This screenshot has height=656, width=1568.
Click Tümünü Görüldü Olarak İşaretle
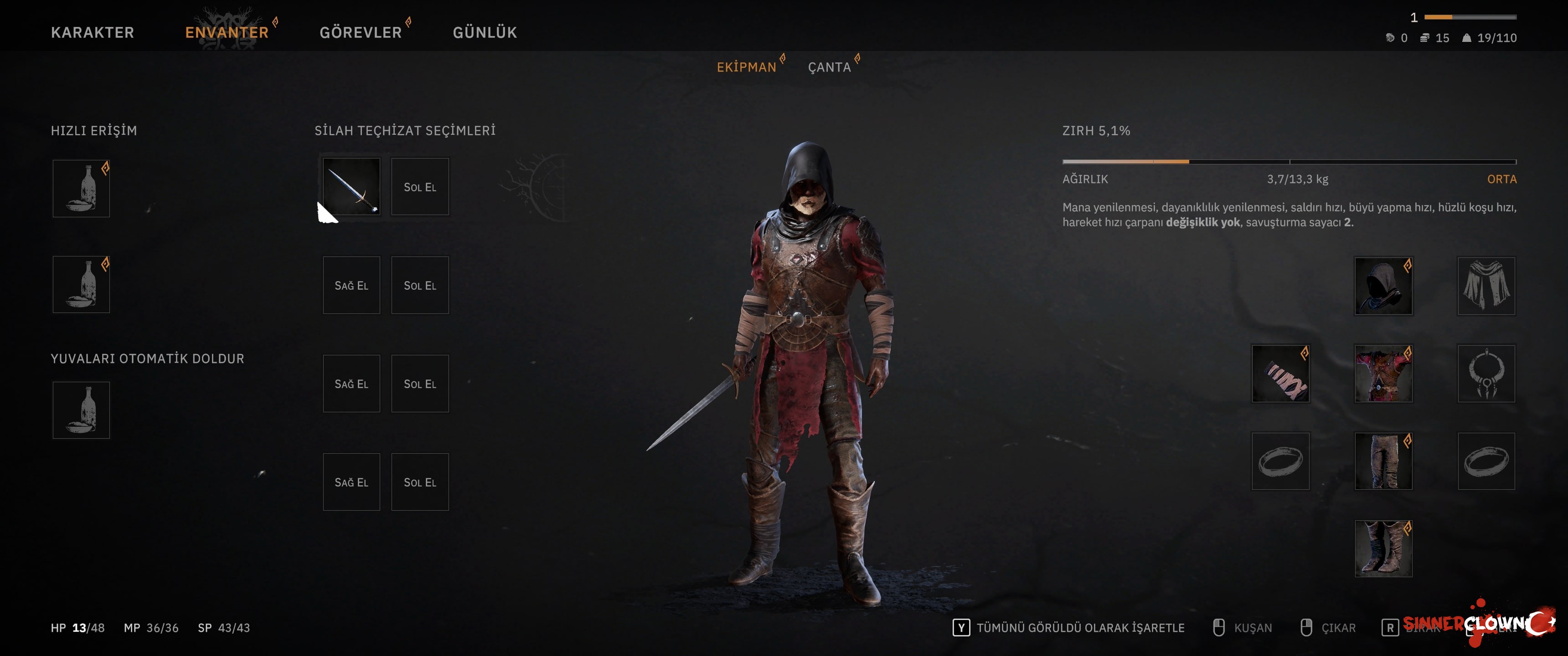pyautogui.click(x=1080, y=628)
